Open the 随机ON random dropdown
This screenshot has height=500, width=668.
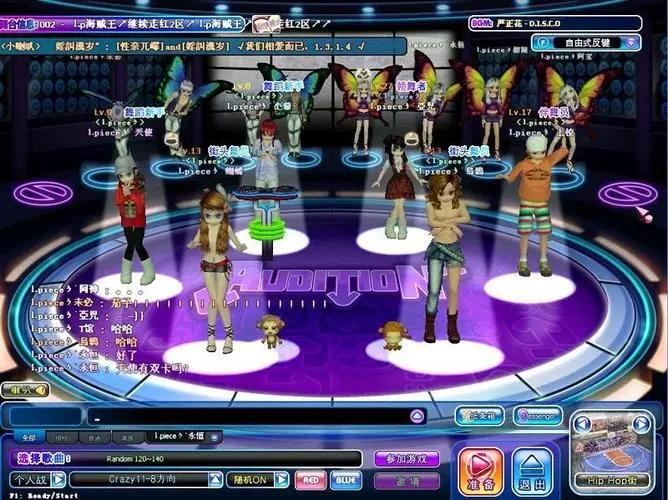(x=283, y=480)
